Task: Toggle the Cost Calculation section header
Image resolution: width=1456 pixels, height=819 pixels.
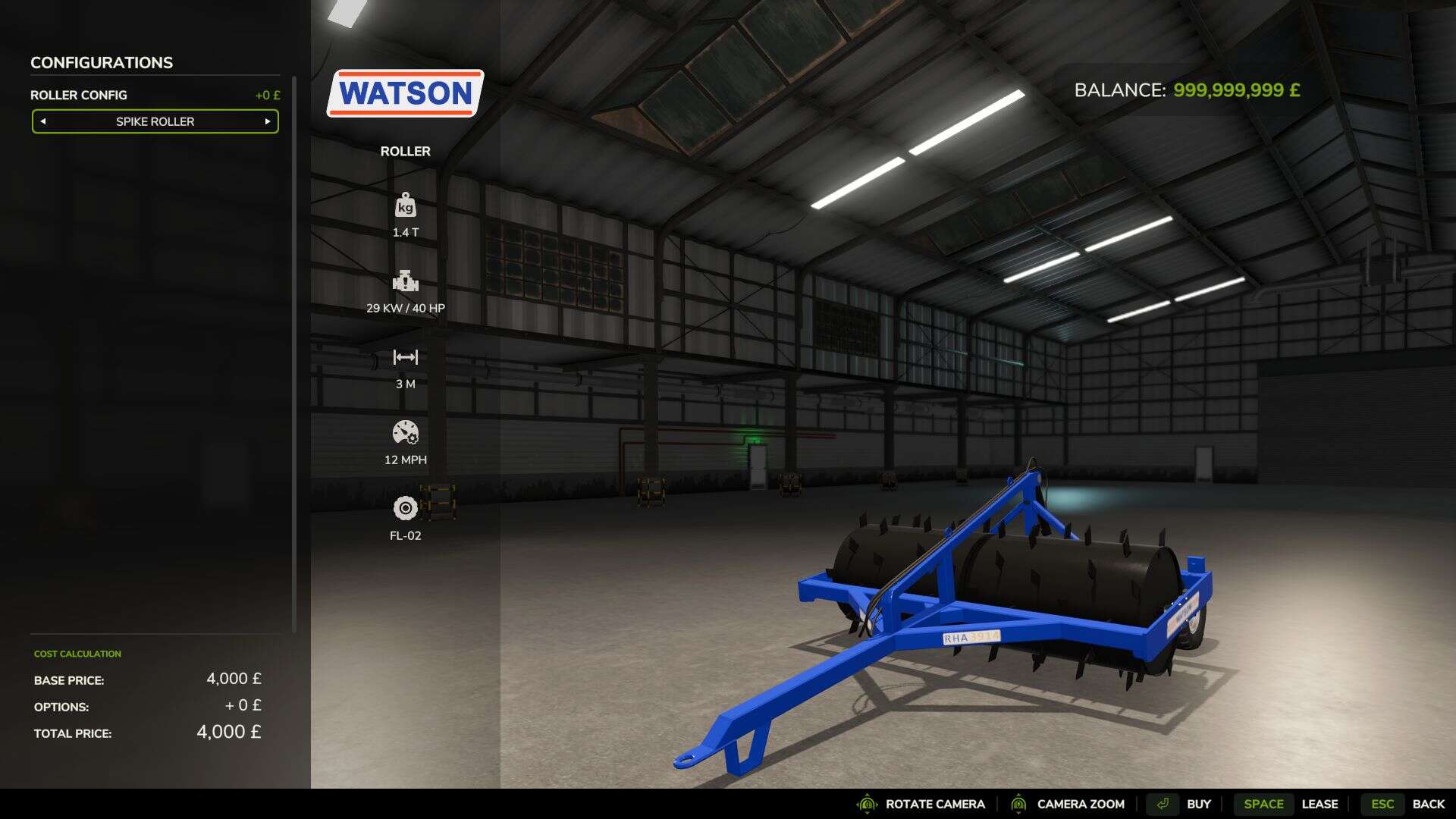Action: pyautogui.click(x=76, y=653)
